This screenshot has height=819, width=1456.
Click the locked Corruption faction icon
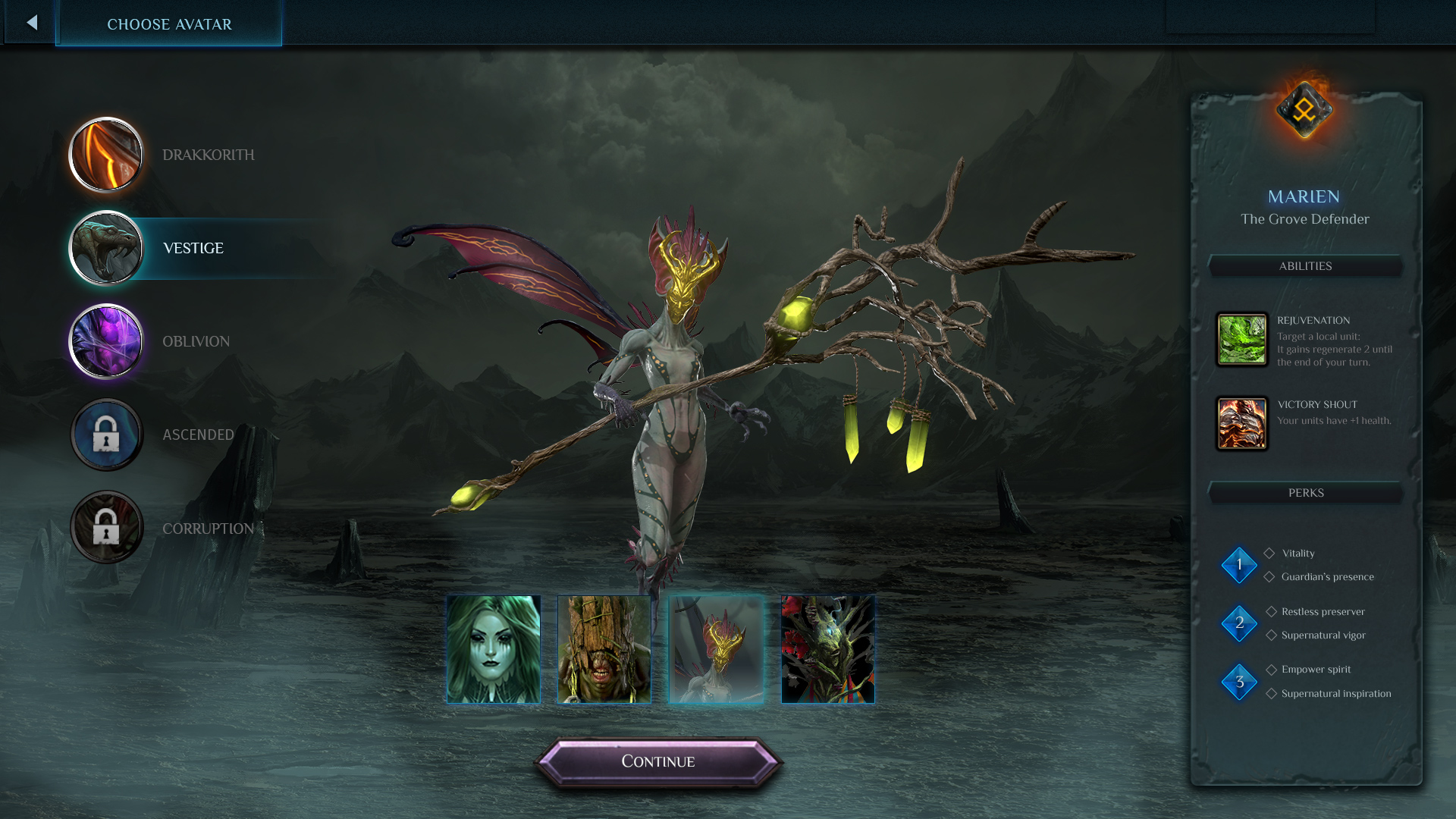[x=106, y=528]
